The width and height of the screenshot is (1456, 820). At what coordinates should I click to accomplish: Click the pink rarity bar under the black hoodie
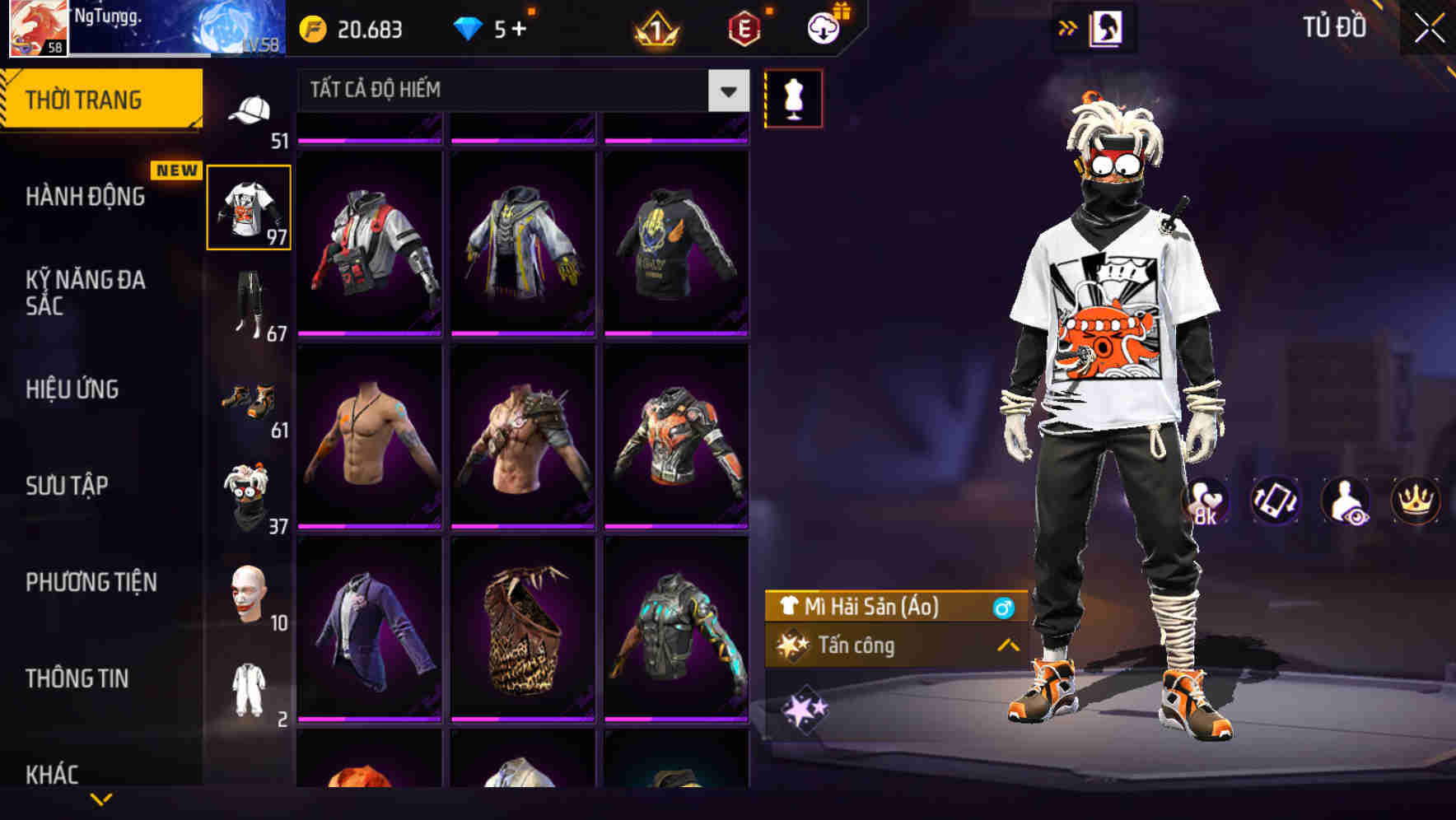[675, 334]
